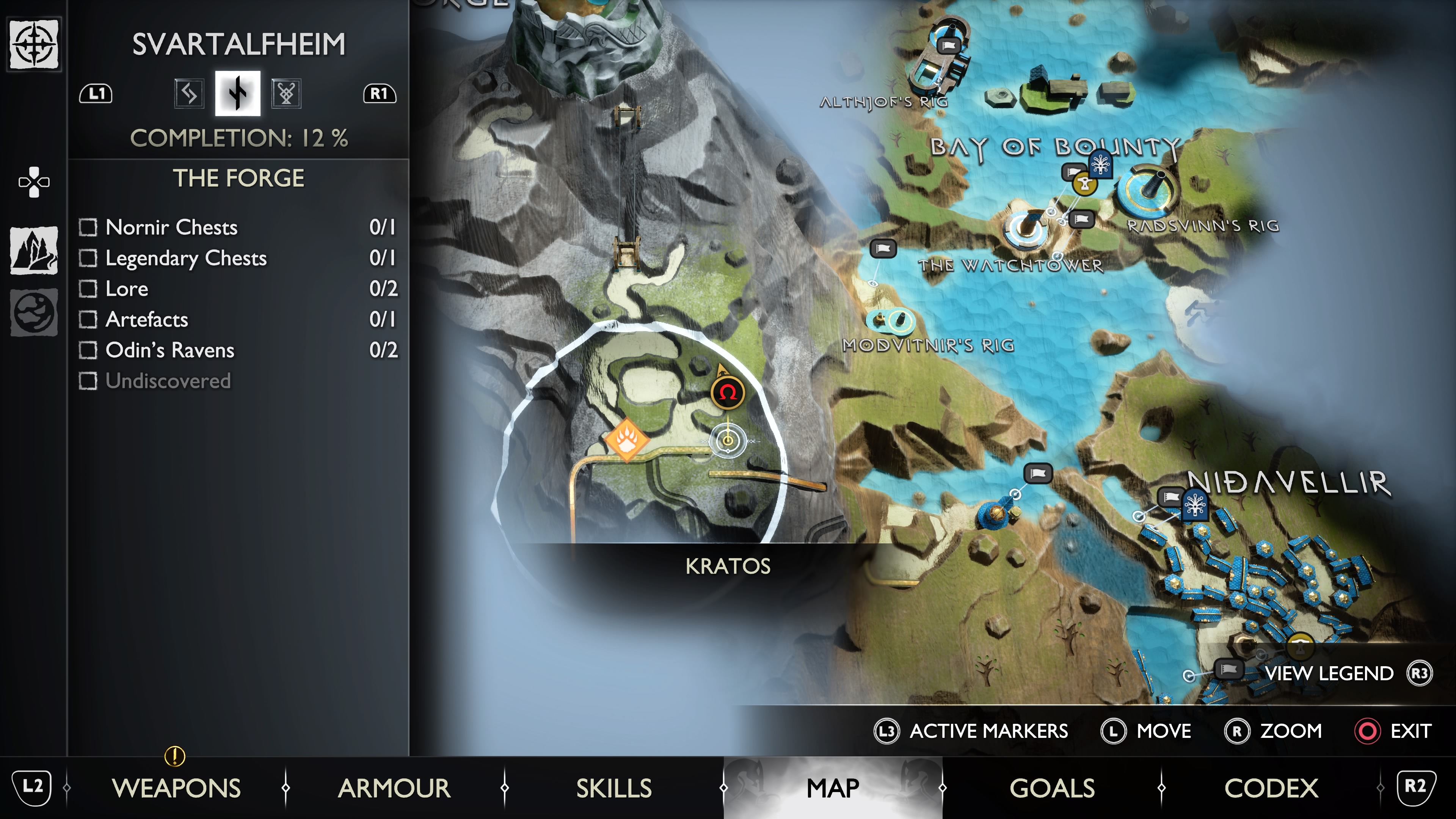The image size is (1456, 819).
Task: Select the Map tab
Action: pos(833,788)
